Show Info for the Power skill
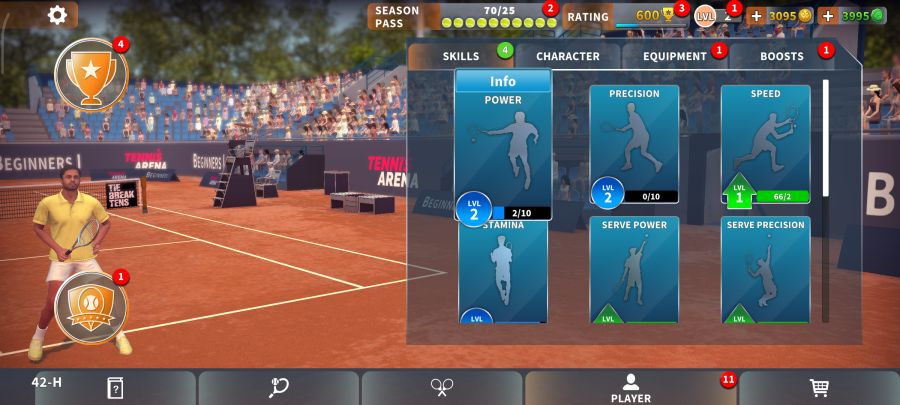The image size is (900, 405). pyautogui.click(x=503, y=81)
